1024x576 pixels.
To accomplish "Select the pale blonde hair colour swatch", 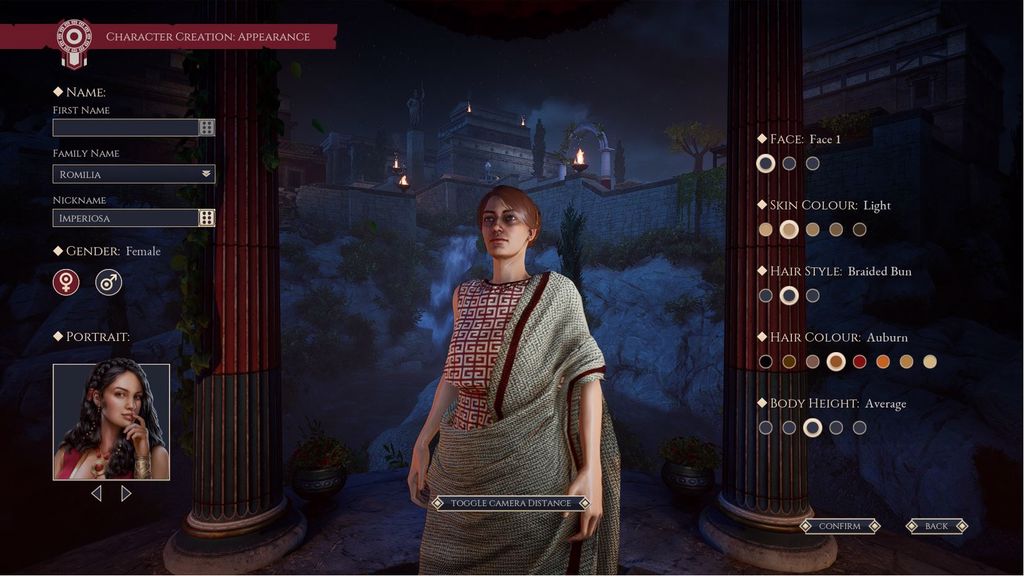I will click(x=930, y=362).
